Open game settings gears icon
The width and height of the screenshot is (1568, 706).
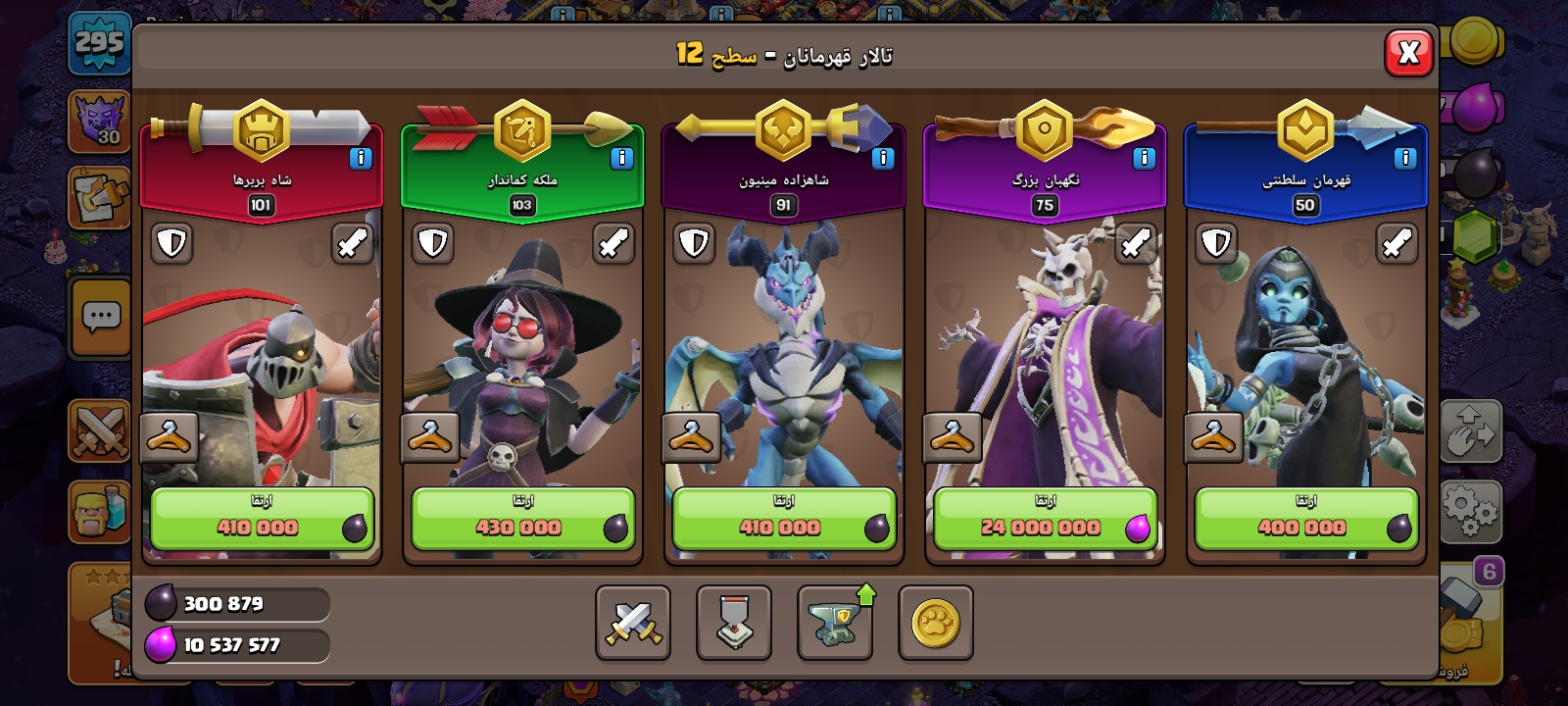(x=1470, y=508)
